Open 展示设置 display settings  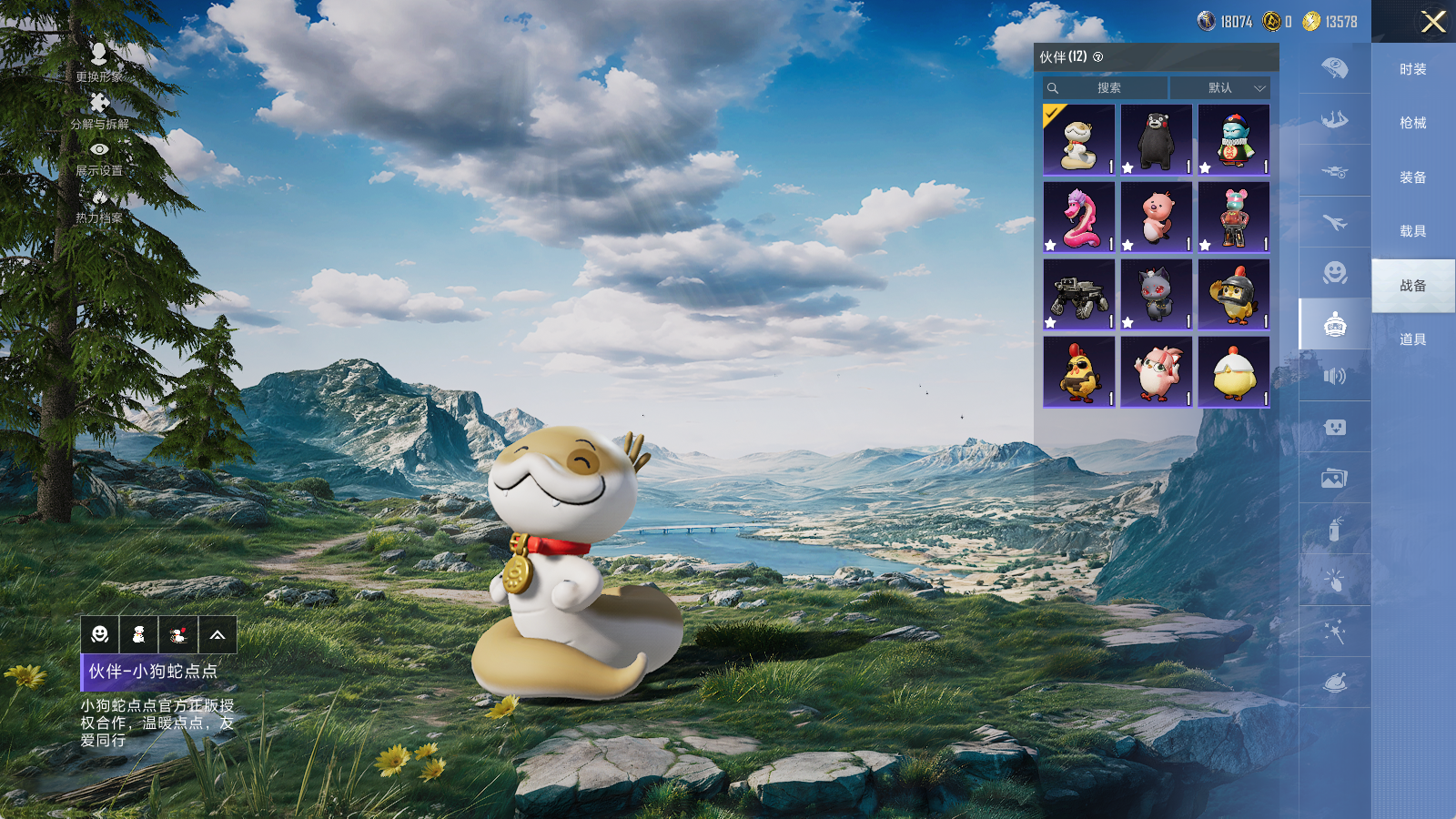pyautogui.click(x=99, y=157)
